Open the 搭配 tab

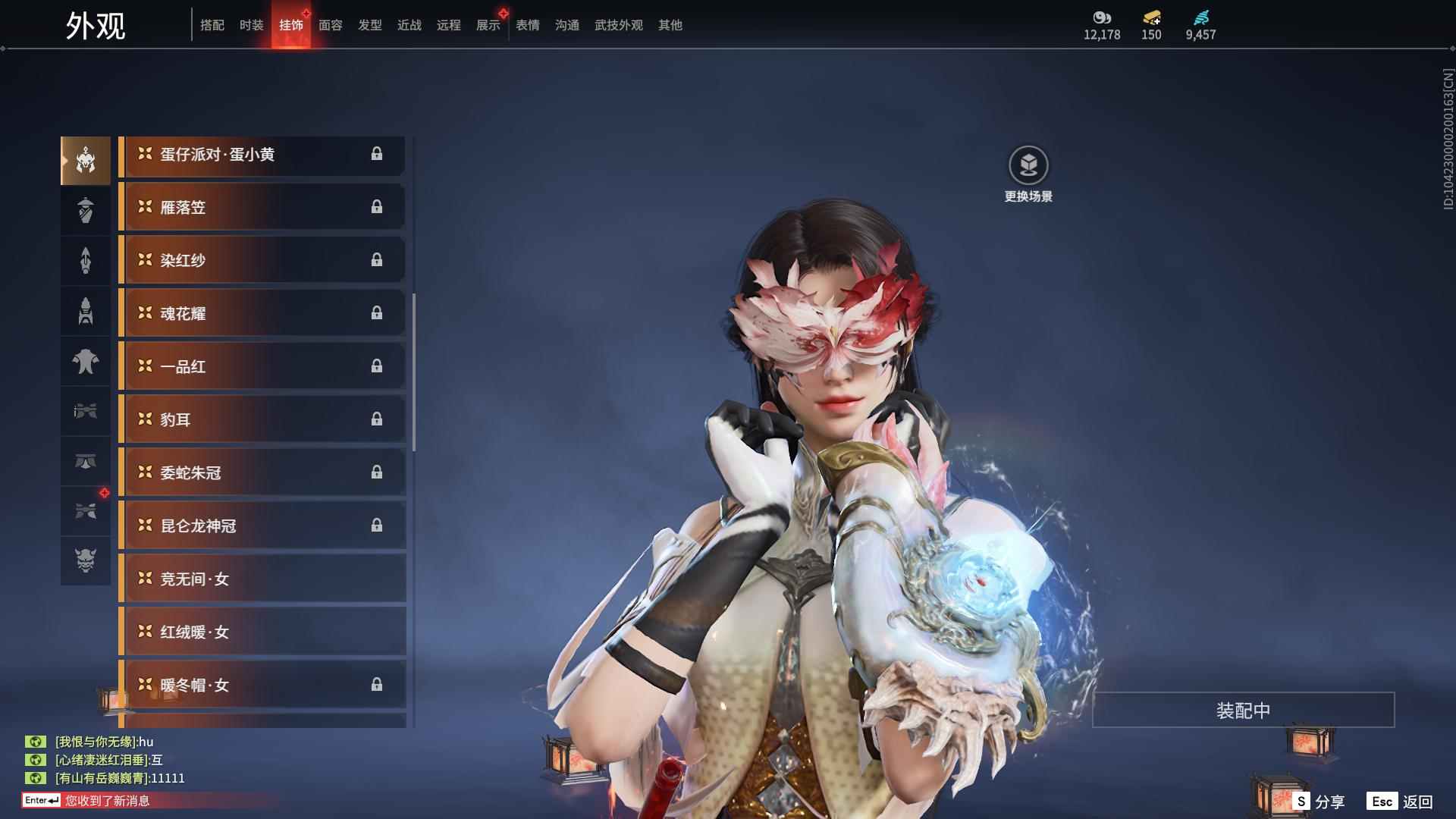click(212, 25)
